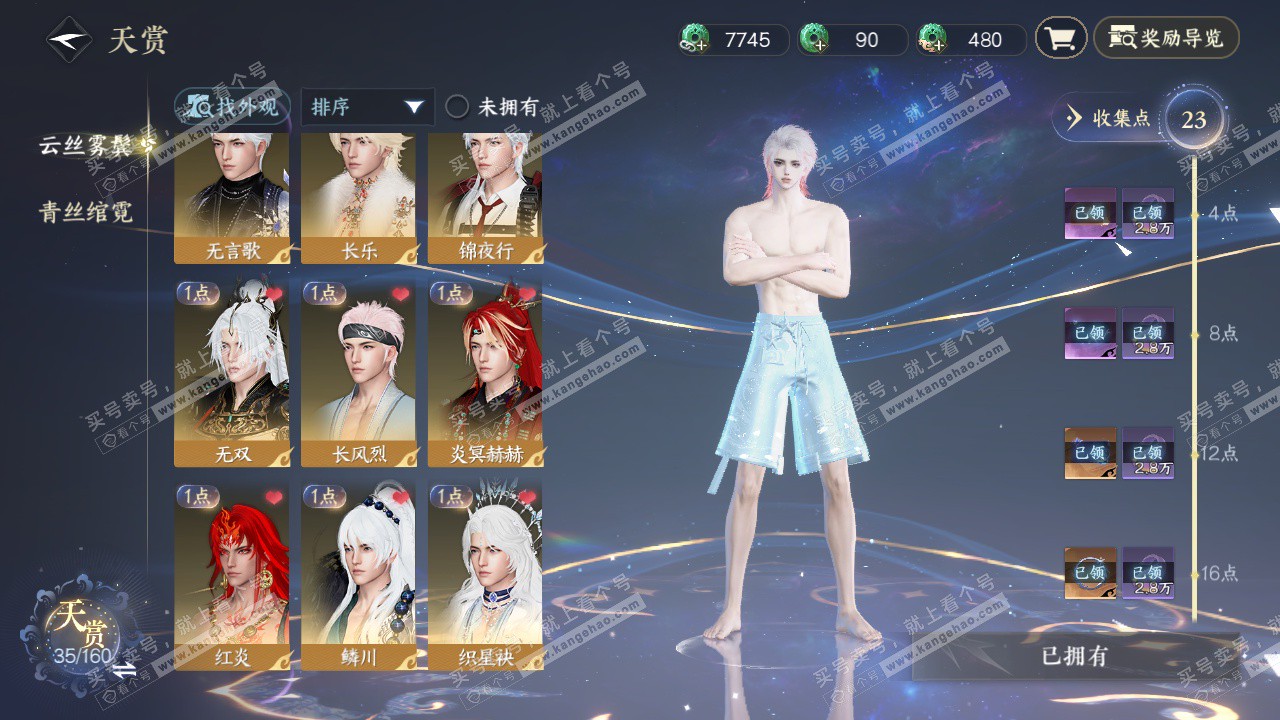The width and height of the screenshot is (1280, 720).
Task: Go back using the top-left arrow
Action: (x=68, y=40)
